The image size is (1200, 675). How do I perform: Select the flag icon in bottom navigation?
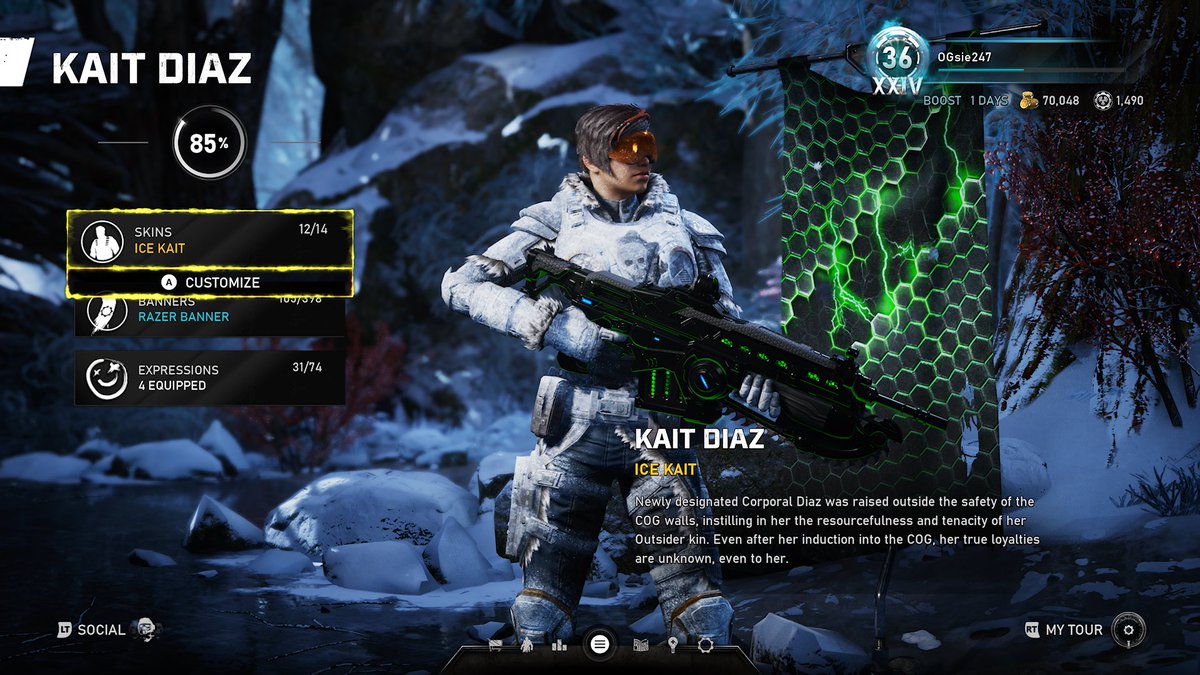(495, 645)
